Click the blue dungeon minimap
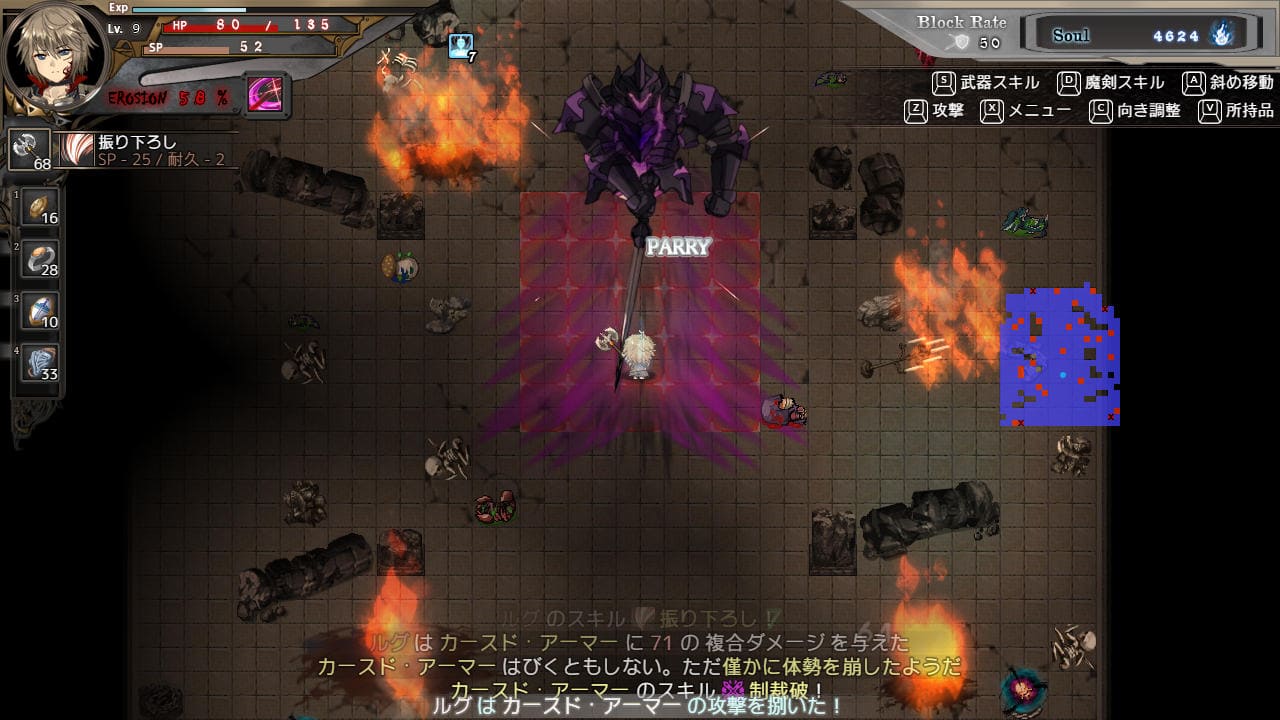Screen dimensions: 1280x720 pos(1060,356)
